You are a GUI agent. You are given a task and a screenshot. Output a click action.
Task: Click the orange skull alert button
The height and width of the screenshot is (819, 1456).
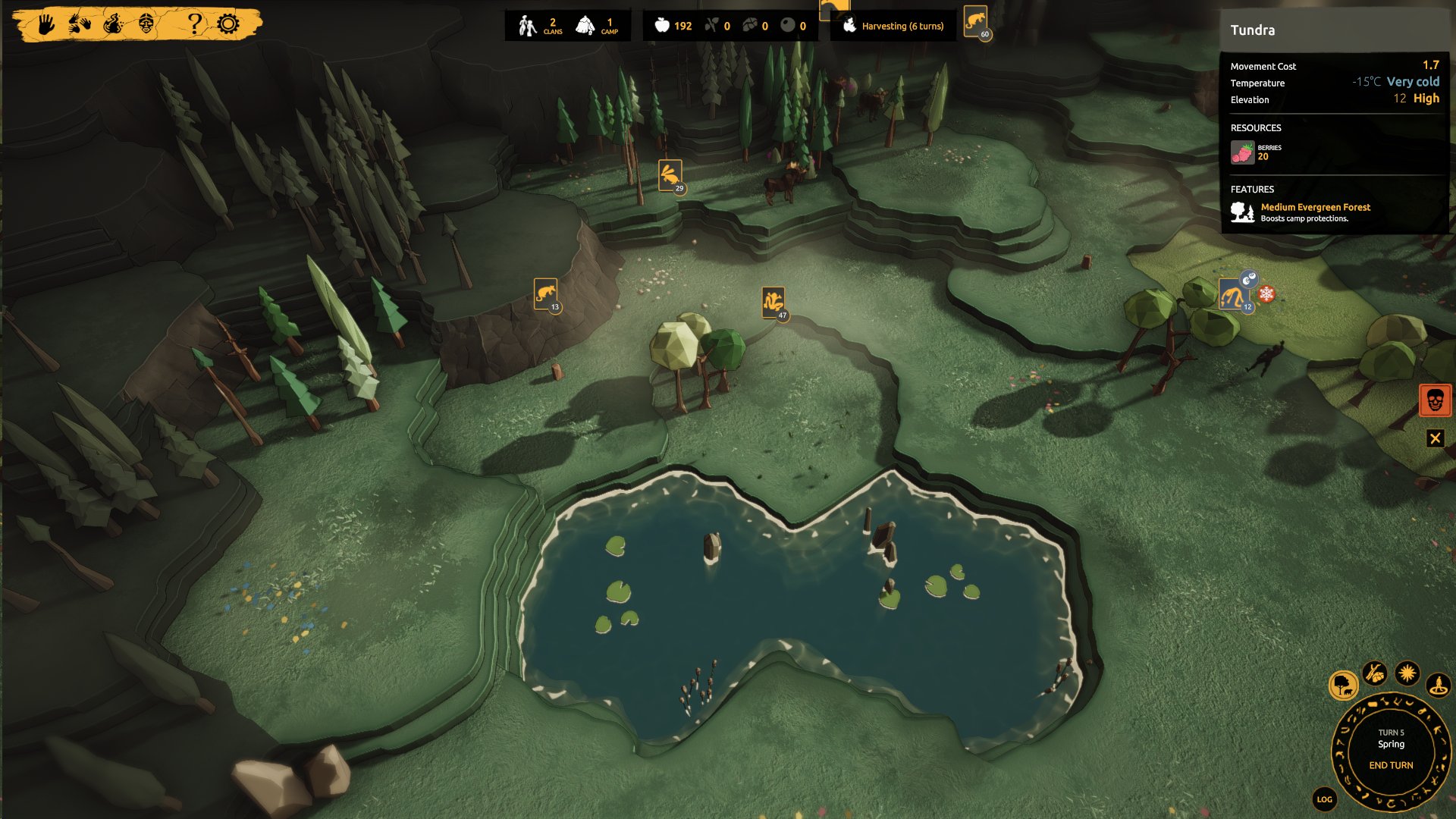(x=1435, y=400)
